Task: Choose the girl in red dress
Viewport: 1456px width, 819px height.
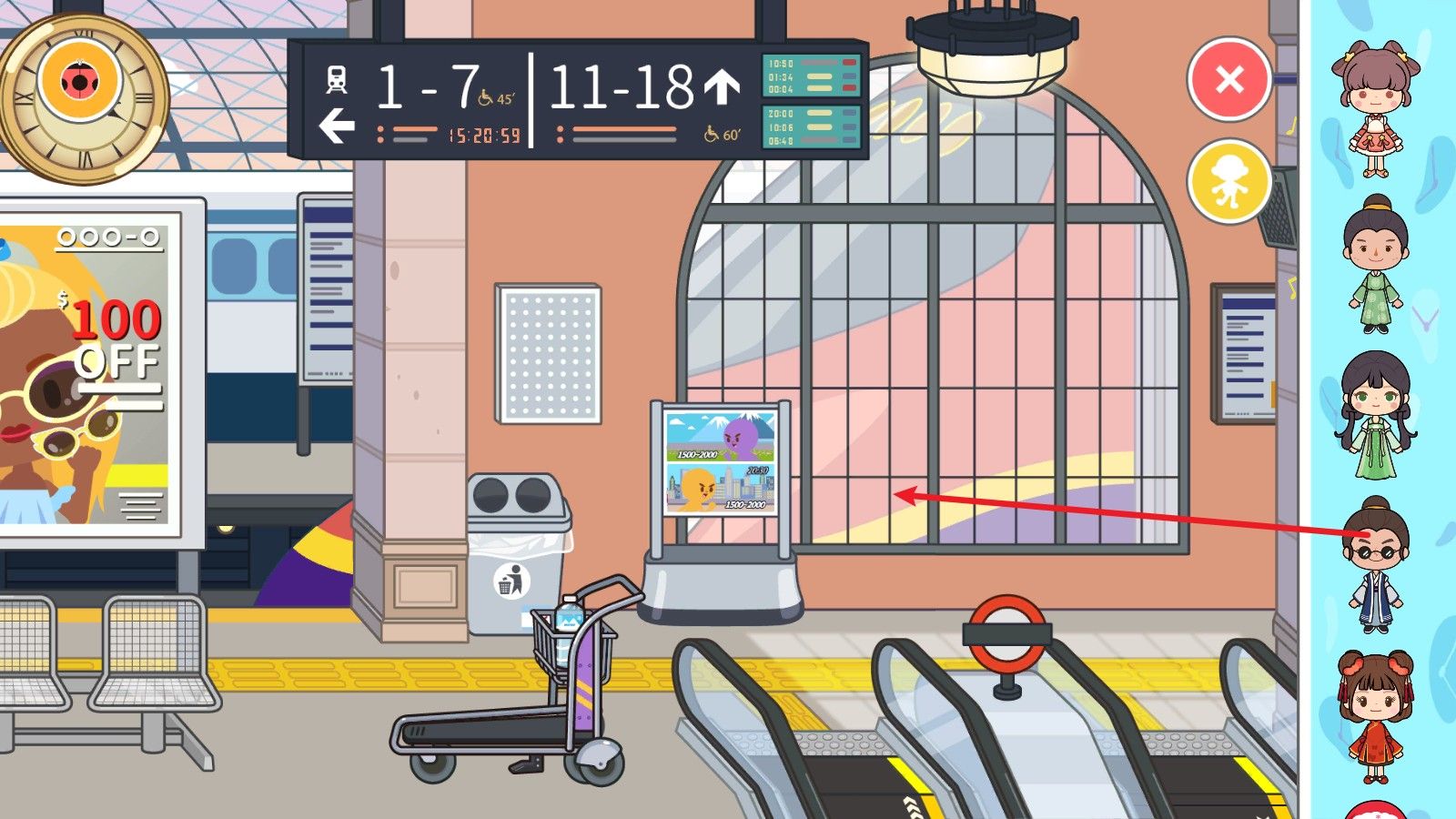Action: point(1375,716)
